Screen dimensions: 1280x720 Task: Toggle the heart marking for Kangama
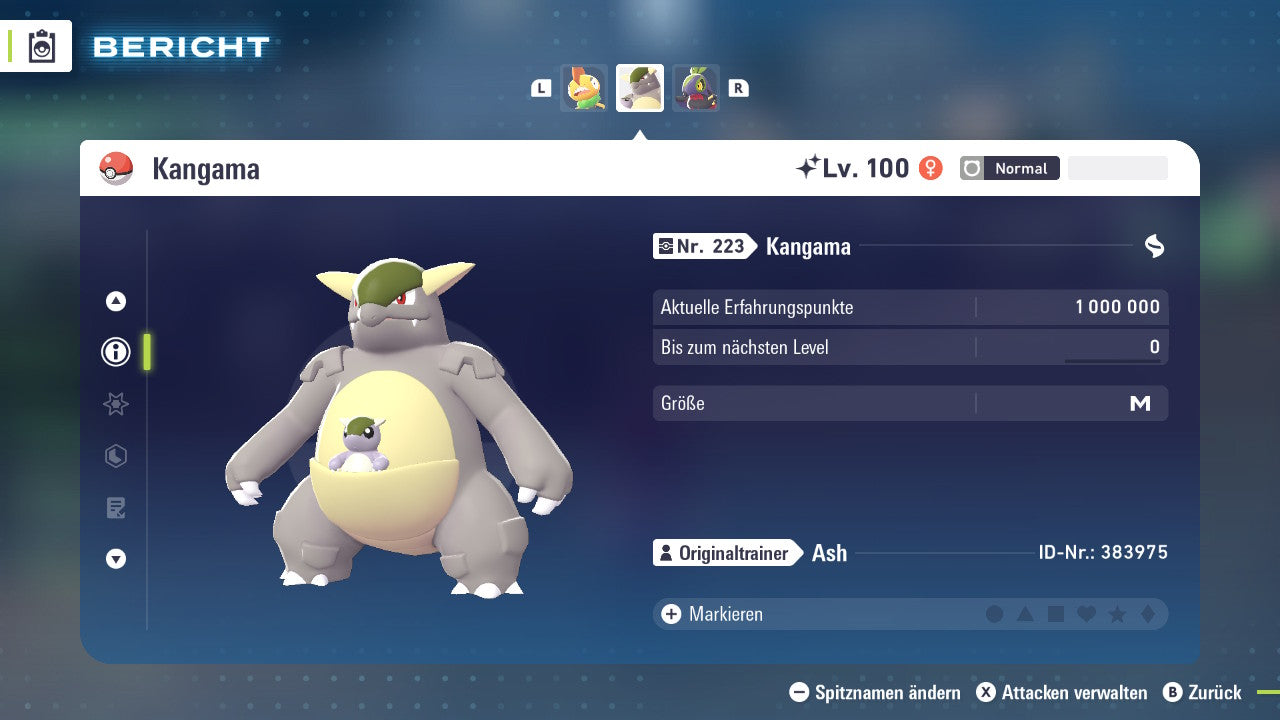pos(1087,614)
